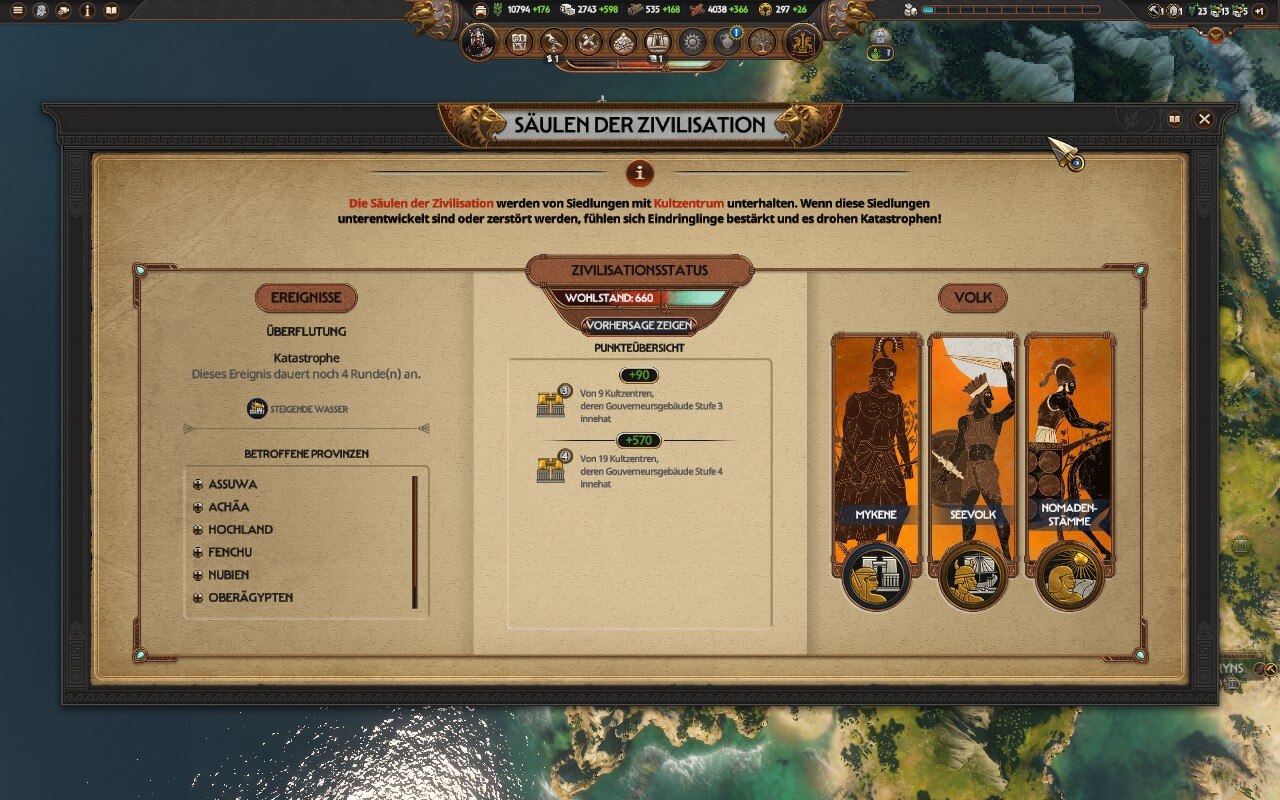1280x800 pixels.
Task: Select the Volk heading button
Action: pos(972,298)
